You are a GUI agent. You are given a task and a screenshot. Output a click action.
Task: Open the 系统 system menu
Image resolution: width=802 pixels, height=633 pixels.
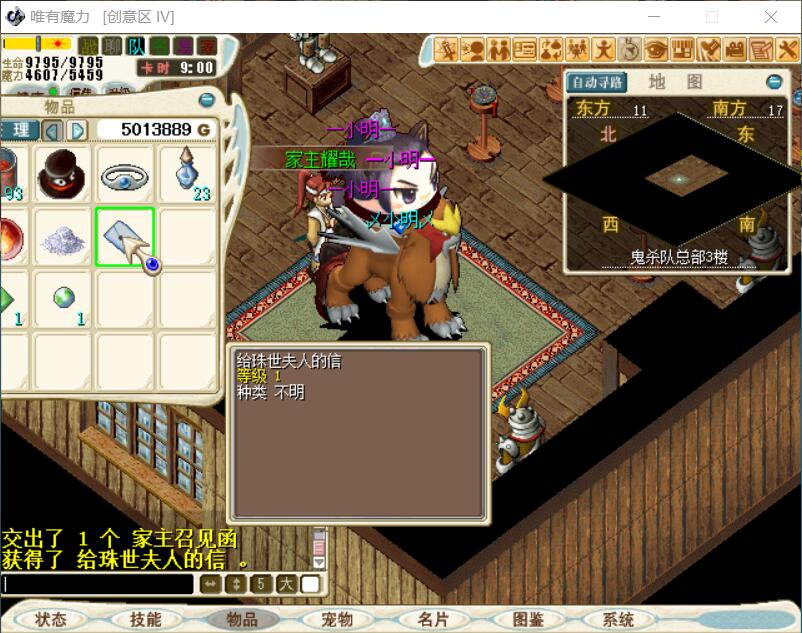[618, 619]
